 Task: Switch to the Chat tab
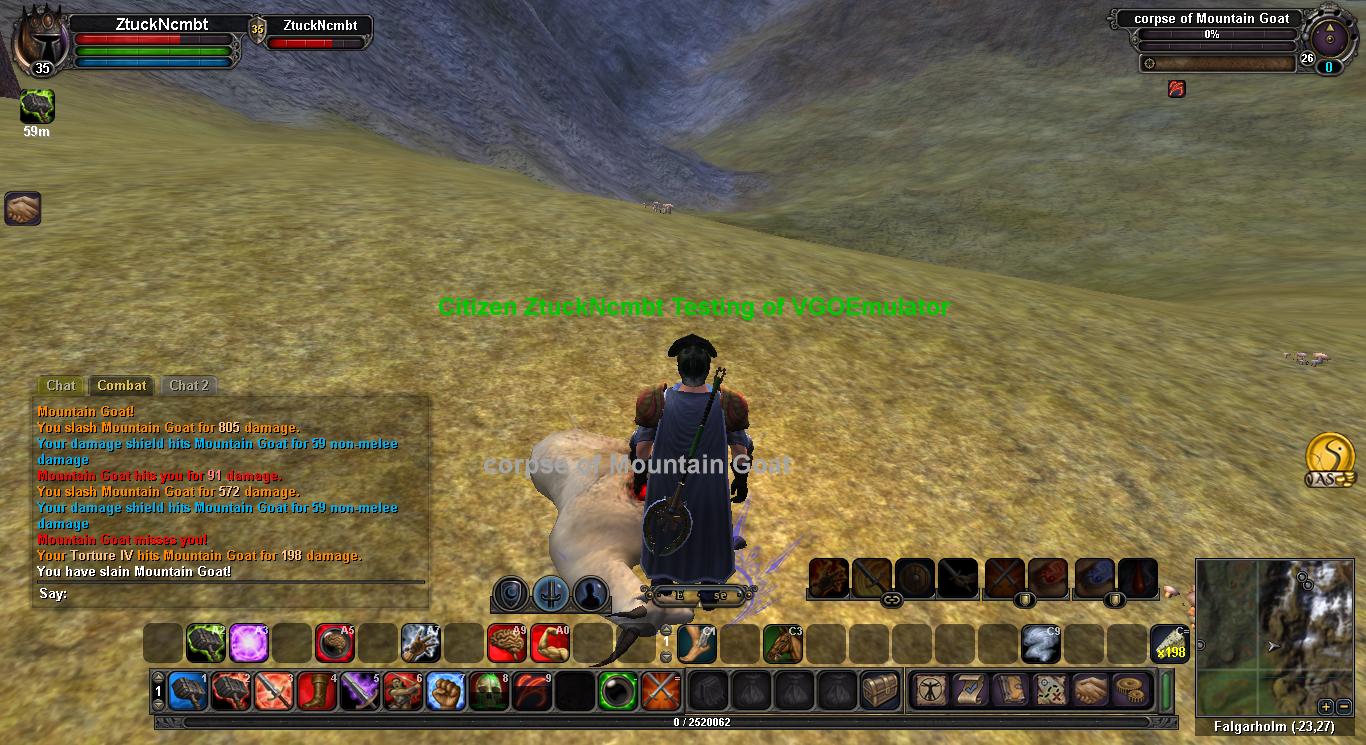60,385
